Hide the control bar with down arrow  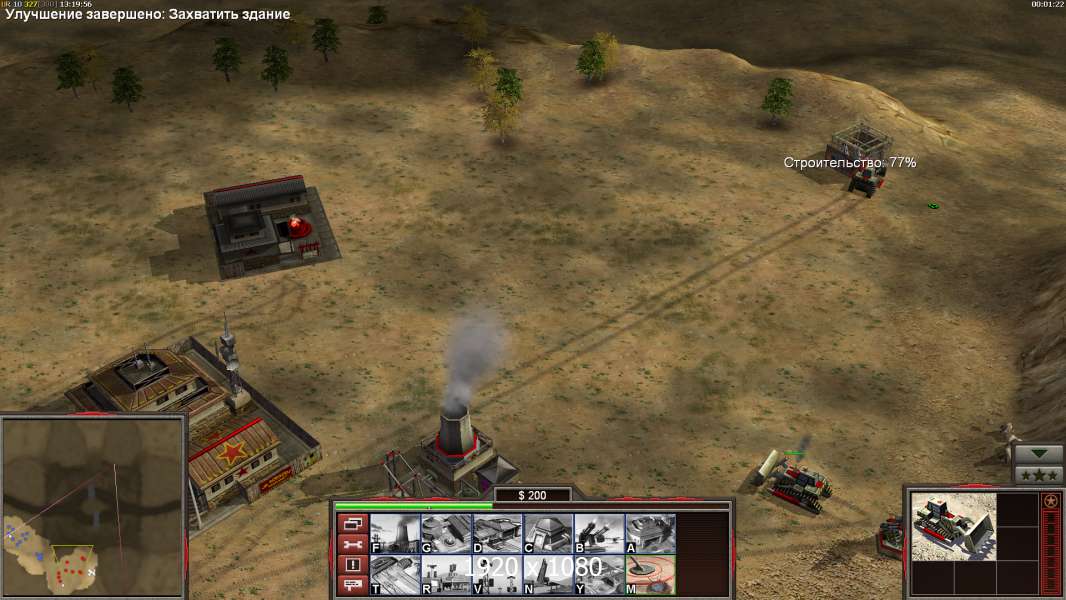point(1038,453)
